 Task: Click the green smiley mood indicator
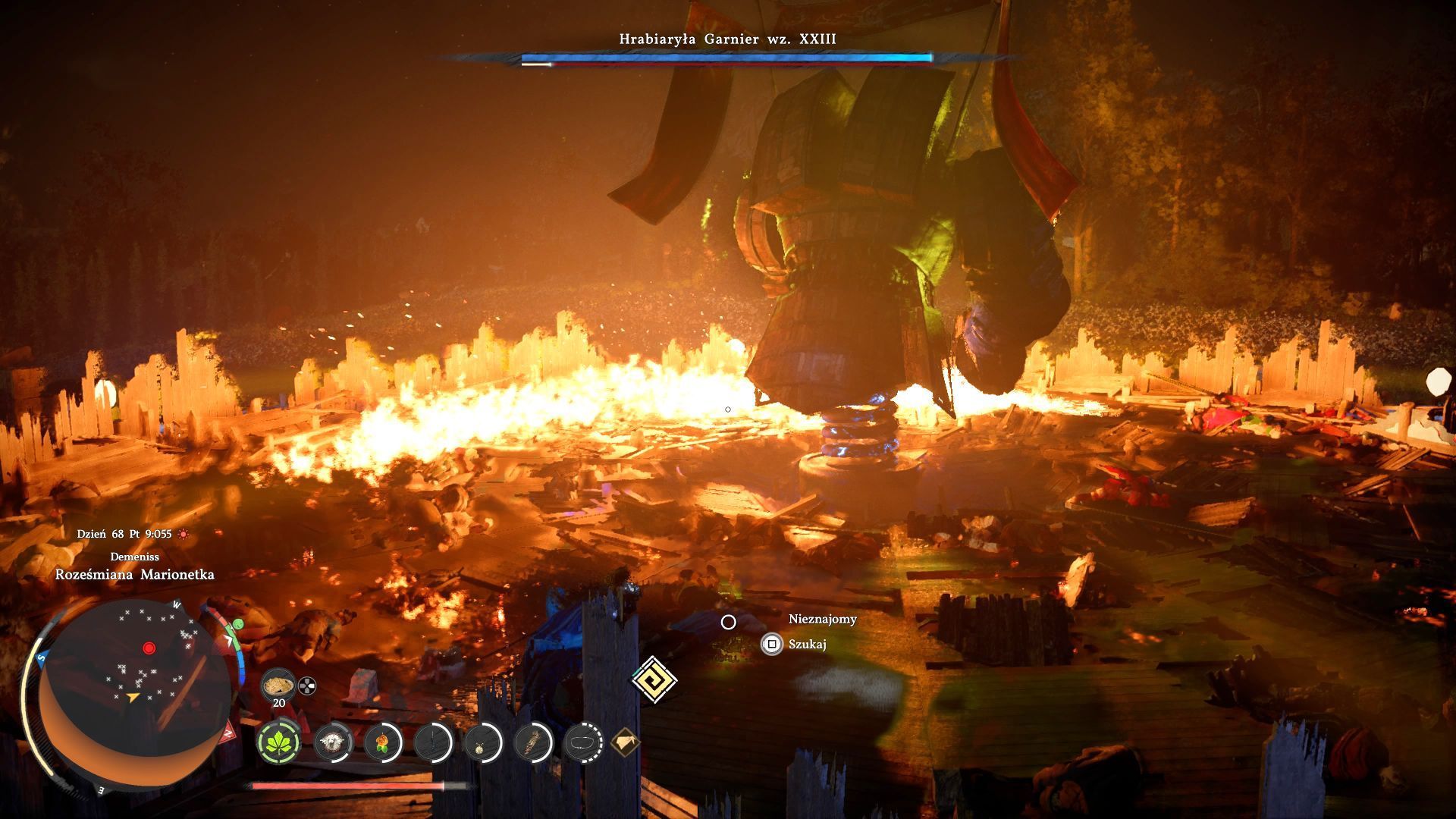click(238, 624)
